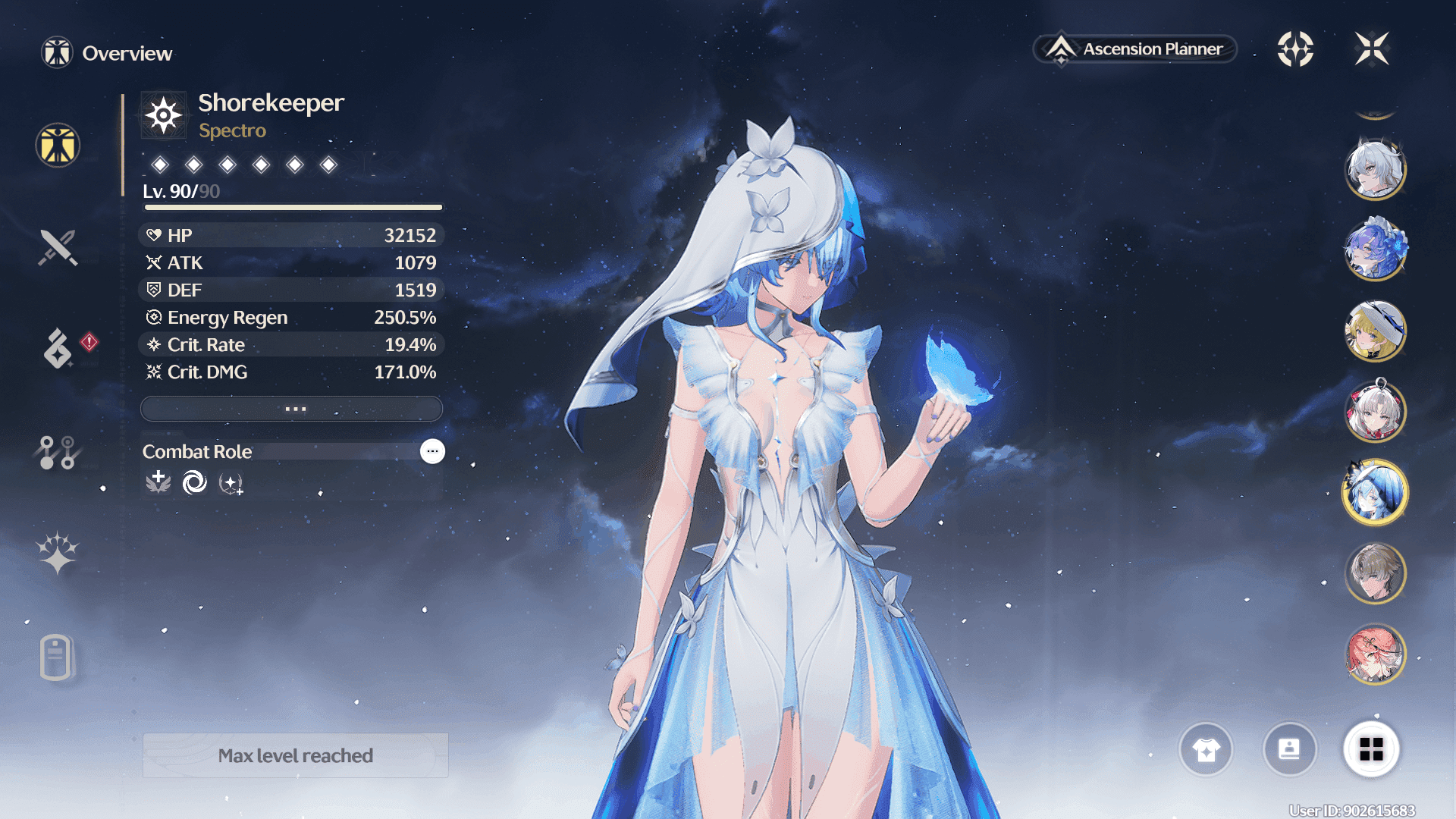Open the character card button

(x=1289, y=750)
